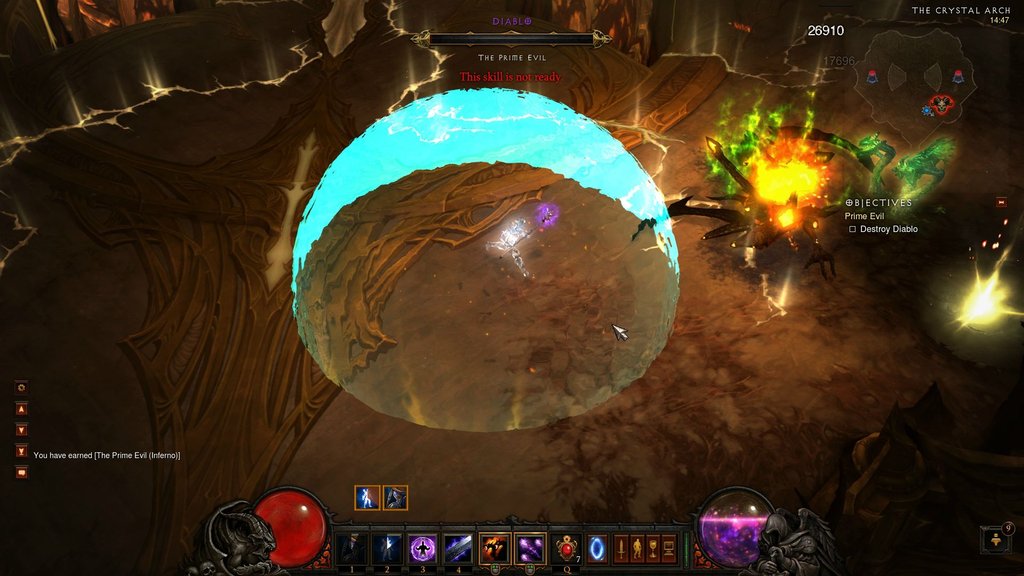Screen dimensions: 1024x576
Task: Use the skill in hotbar slot 2
Action: [x=387, y=548]
